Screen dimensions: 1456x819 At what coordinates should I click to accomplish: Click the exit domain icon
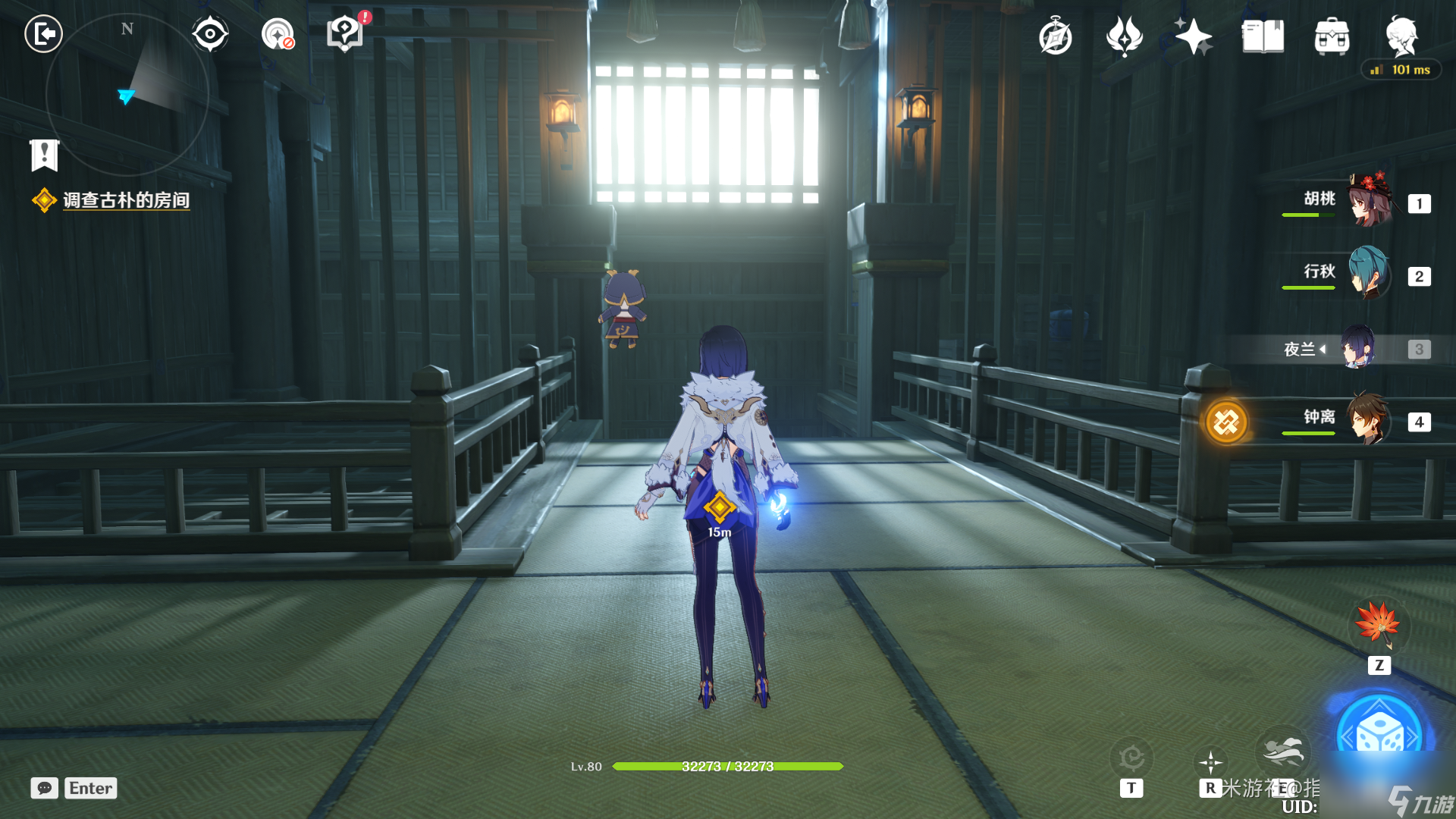point(43,34)
